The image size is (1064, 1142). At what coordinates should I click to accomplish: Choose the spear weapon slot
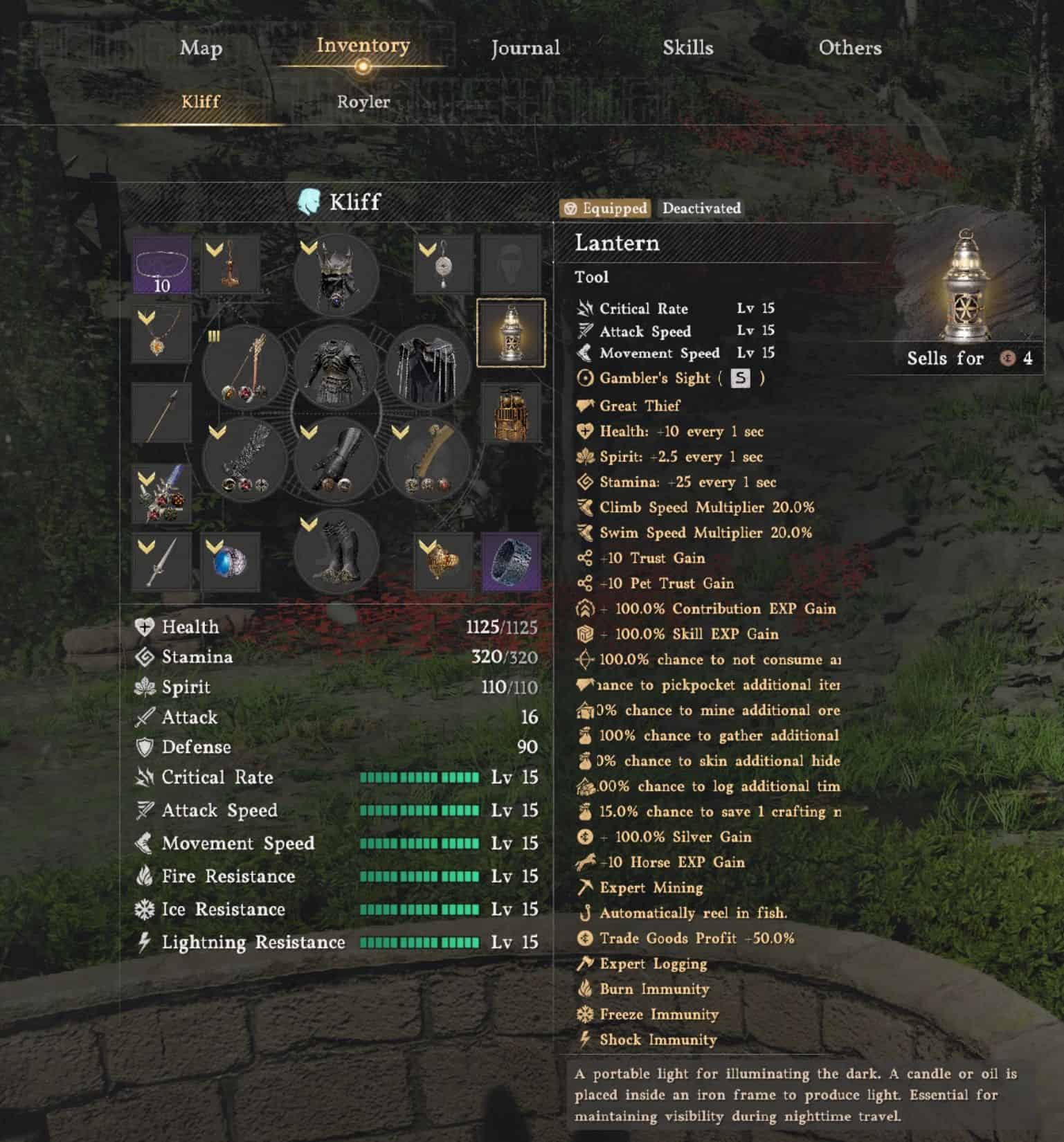pyautogui.click(x=161, y=413)
